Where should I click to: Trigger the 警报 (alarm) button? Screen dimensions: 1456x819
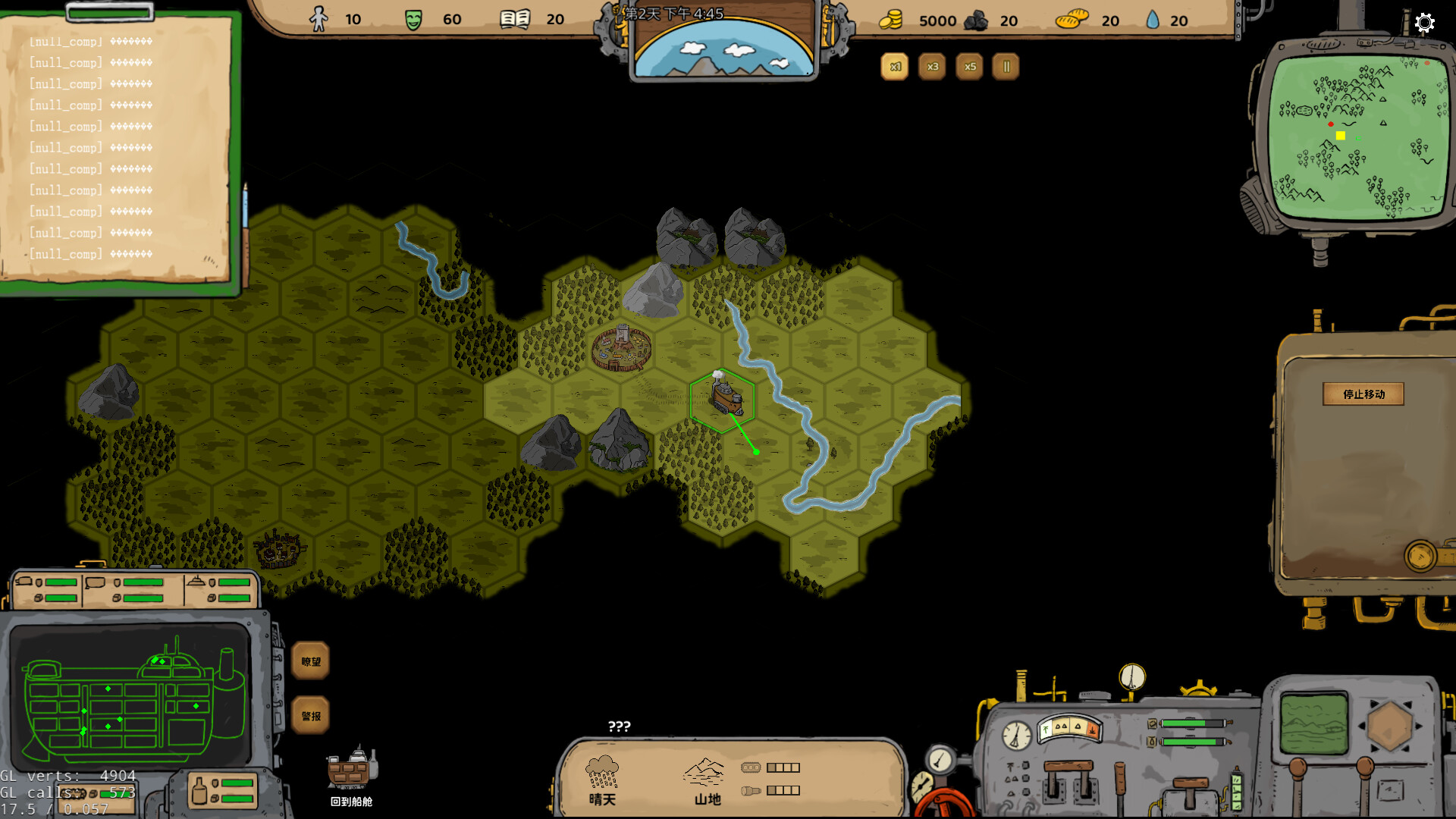coord(311,716)
